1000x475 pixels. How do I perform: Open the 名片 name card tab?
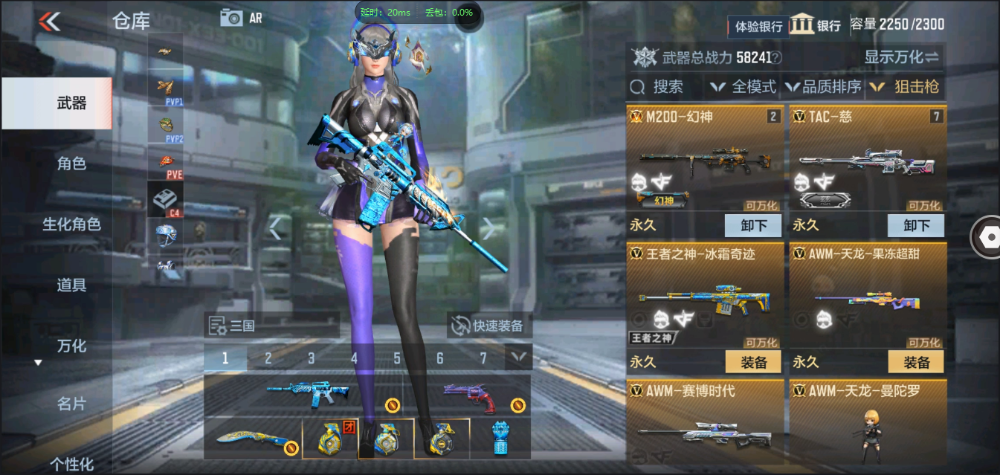(71, 404)
